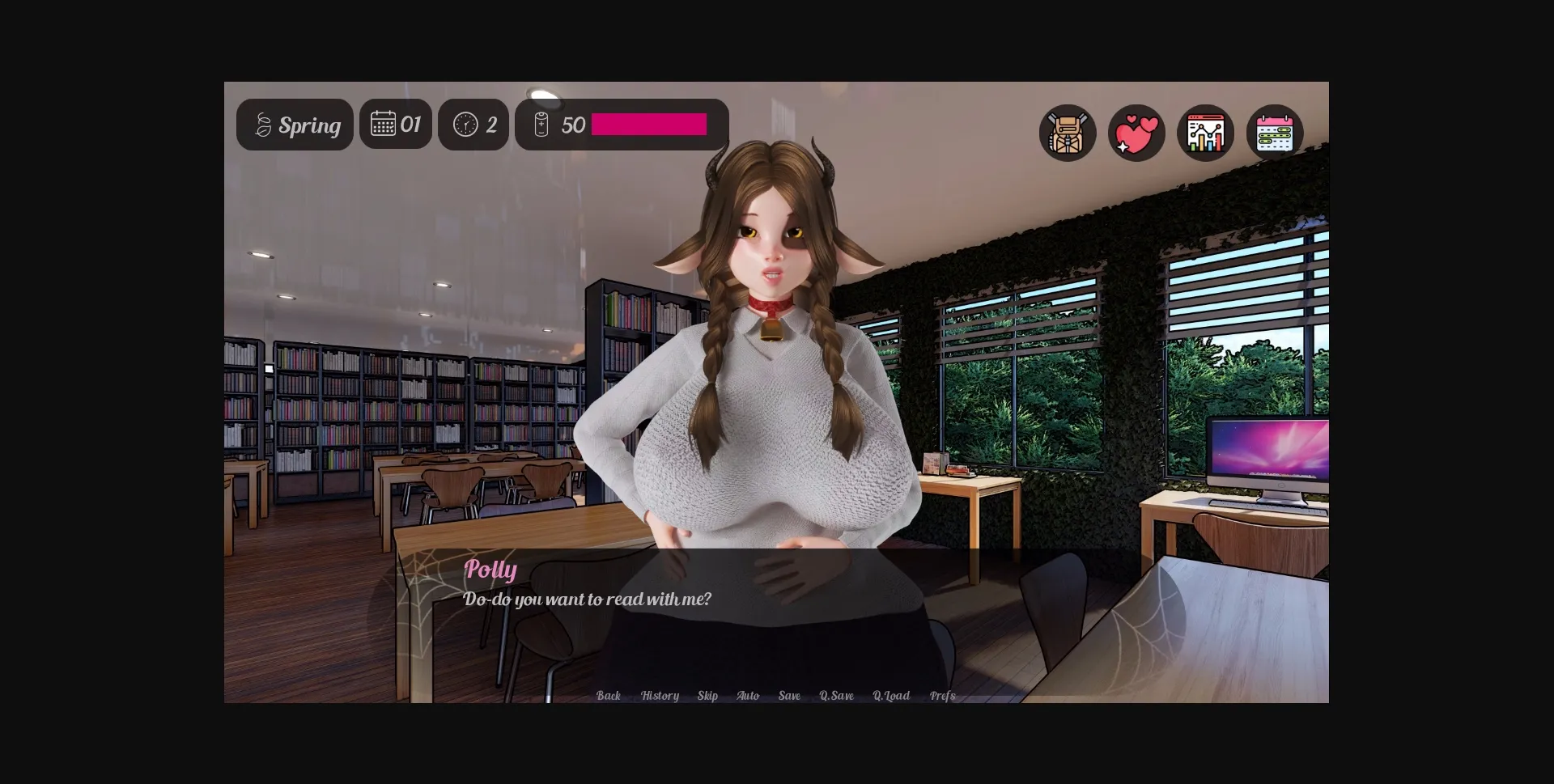Screen dimensions: 1554x784
Task: Open the Save screen
Action: click(x=788, y=696)
